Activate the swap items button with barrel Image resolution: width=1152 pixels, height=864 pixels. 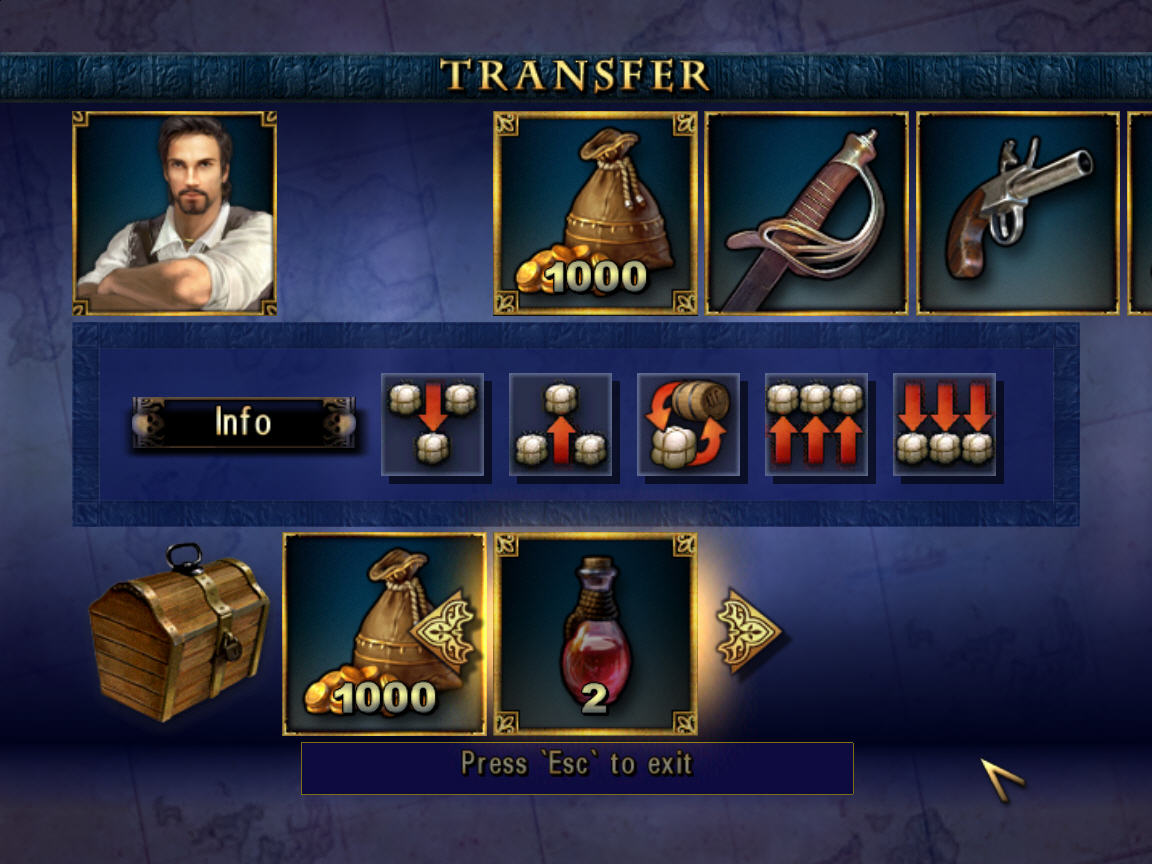coord(688,424)
